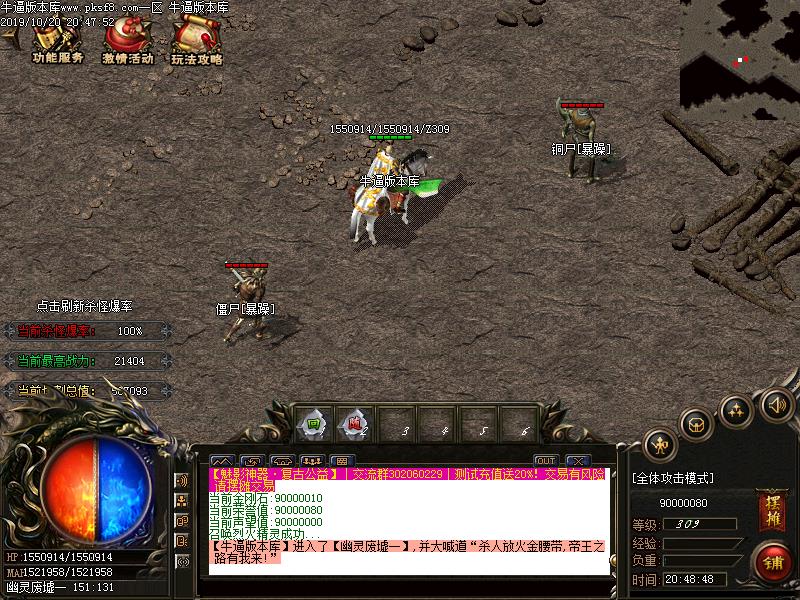Open the 激情活动 events menu

[127, 43]
